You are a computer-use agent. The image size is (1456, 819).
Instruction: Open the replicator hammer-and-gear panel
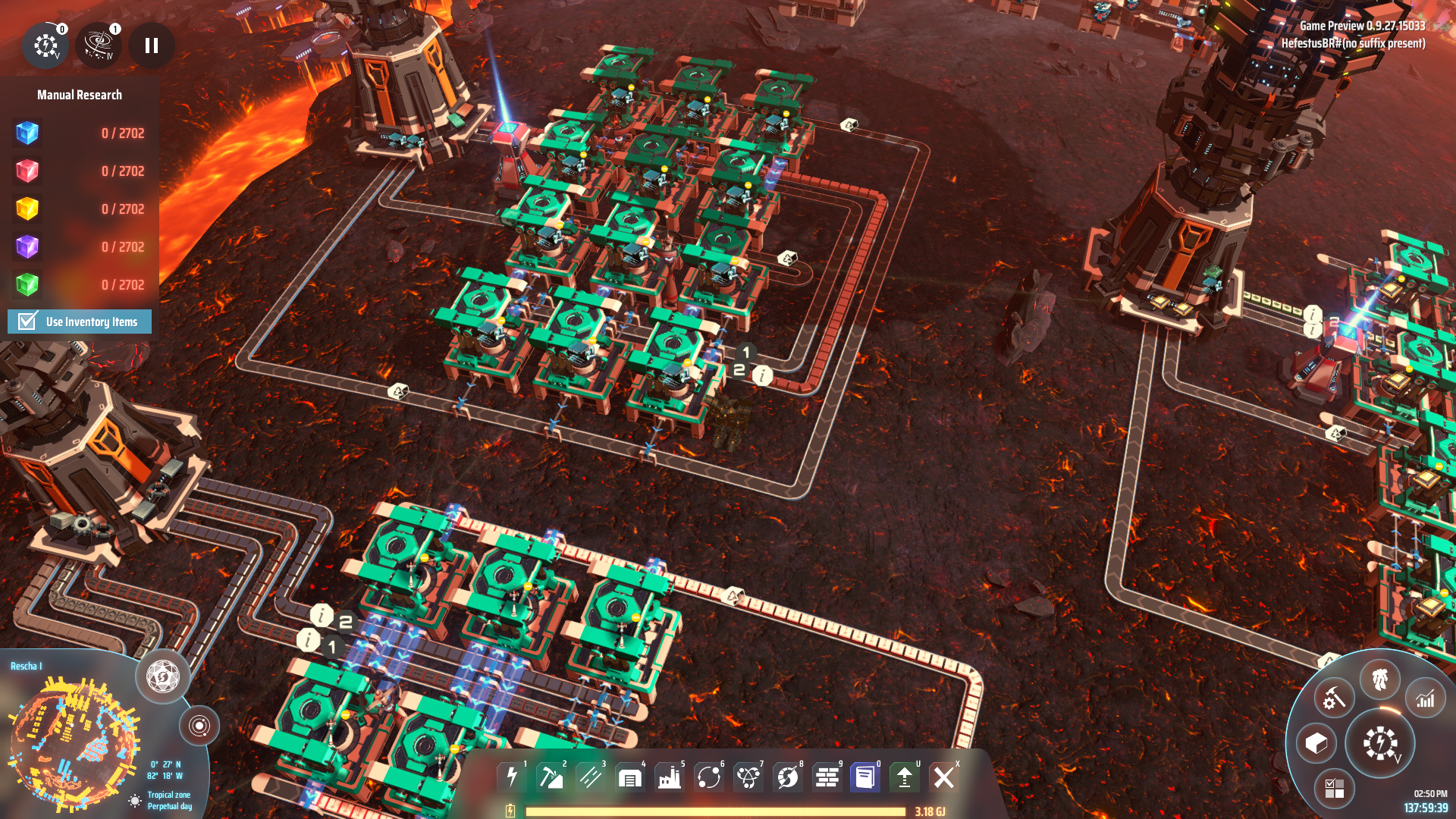click(x=1334, y=698)
